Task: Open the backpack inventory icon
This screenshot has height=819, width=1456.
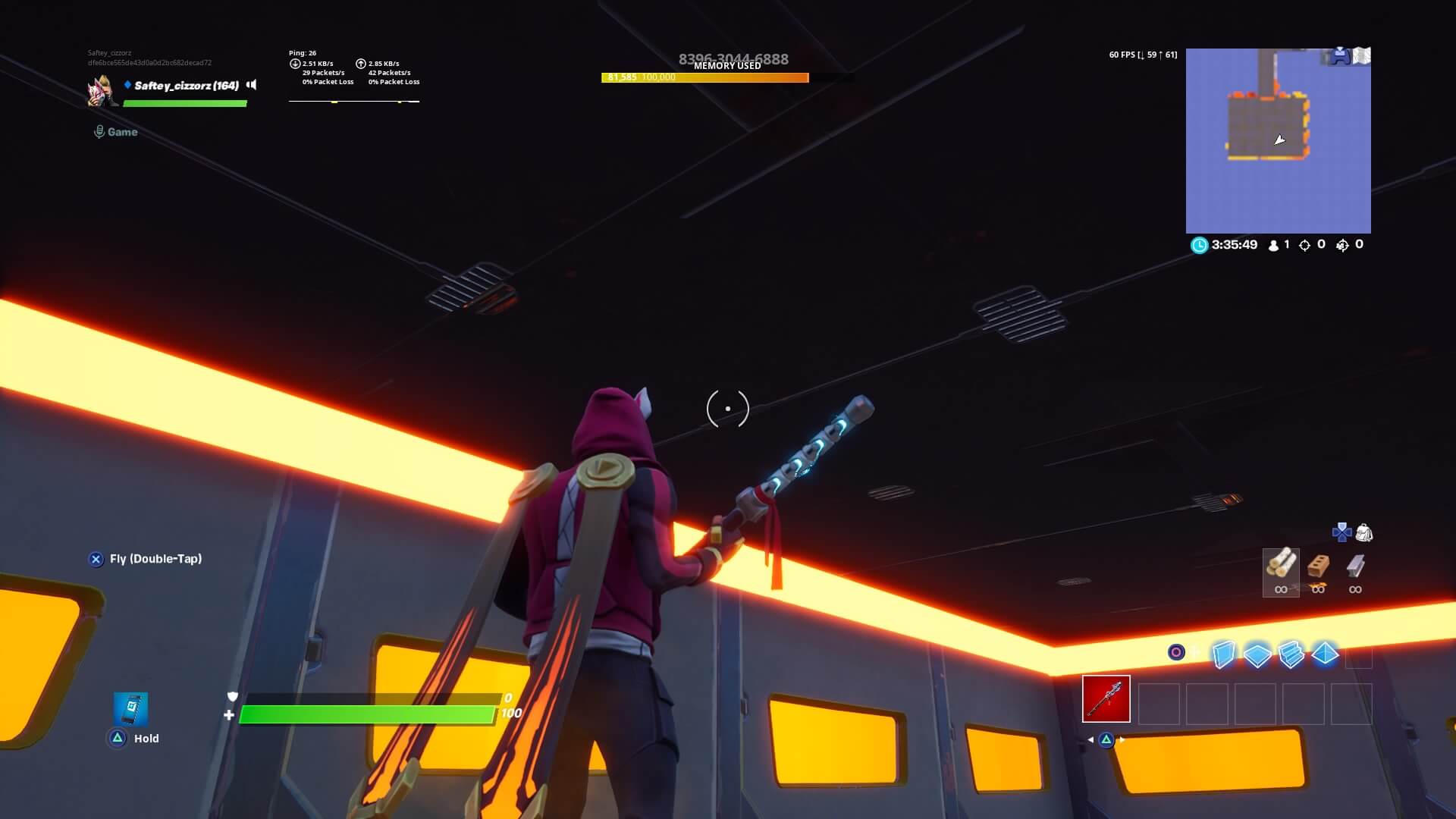Action: (x=1365, y=533)
